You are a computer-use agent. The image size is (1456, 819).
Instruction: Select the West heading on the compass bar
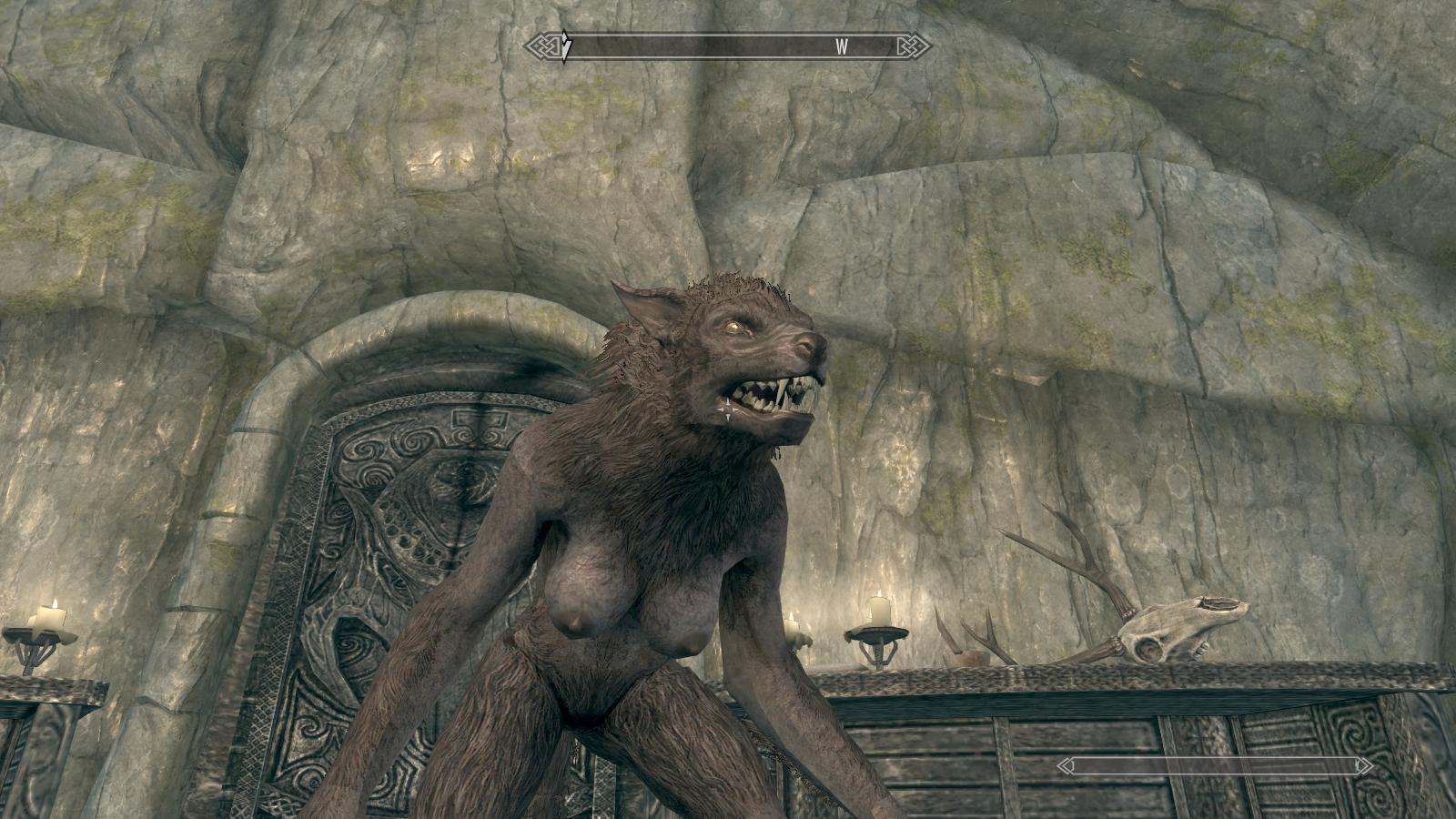pyautogui.click(x=842, y=47)
